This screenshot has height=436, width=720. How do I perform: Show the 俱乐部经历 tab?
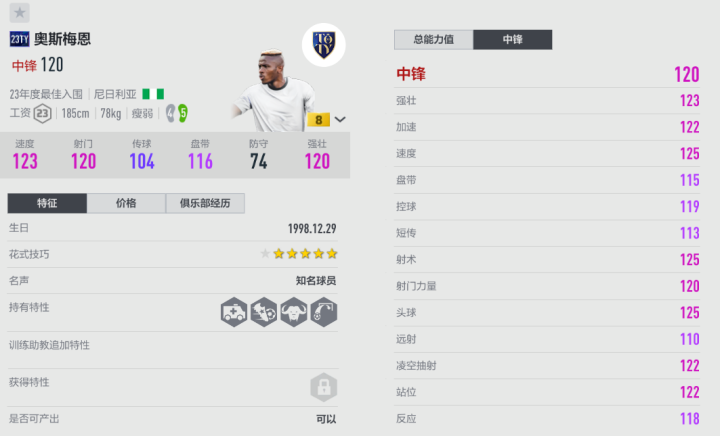tap(205, 203)
